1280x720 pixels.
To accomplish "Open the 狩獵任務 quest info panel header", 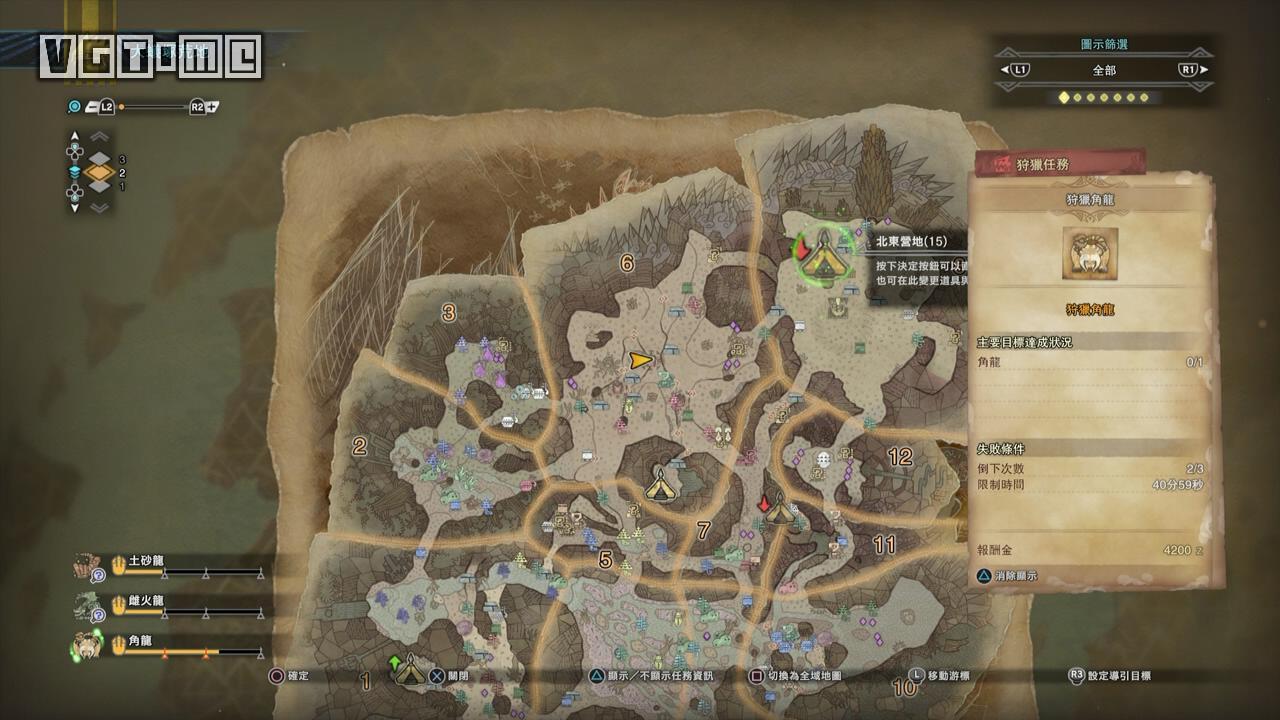I will 1060,164.
